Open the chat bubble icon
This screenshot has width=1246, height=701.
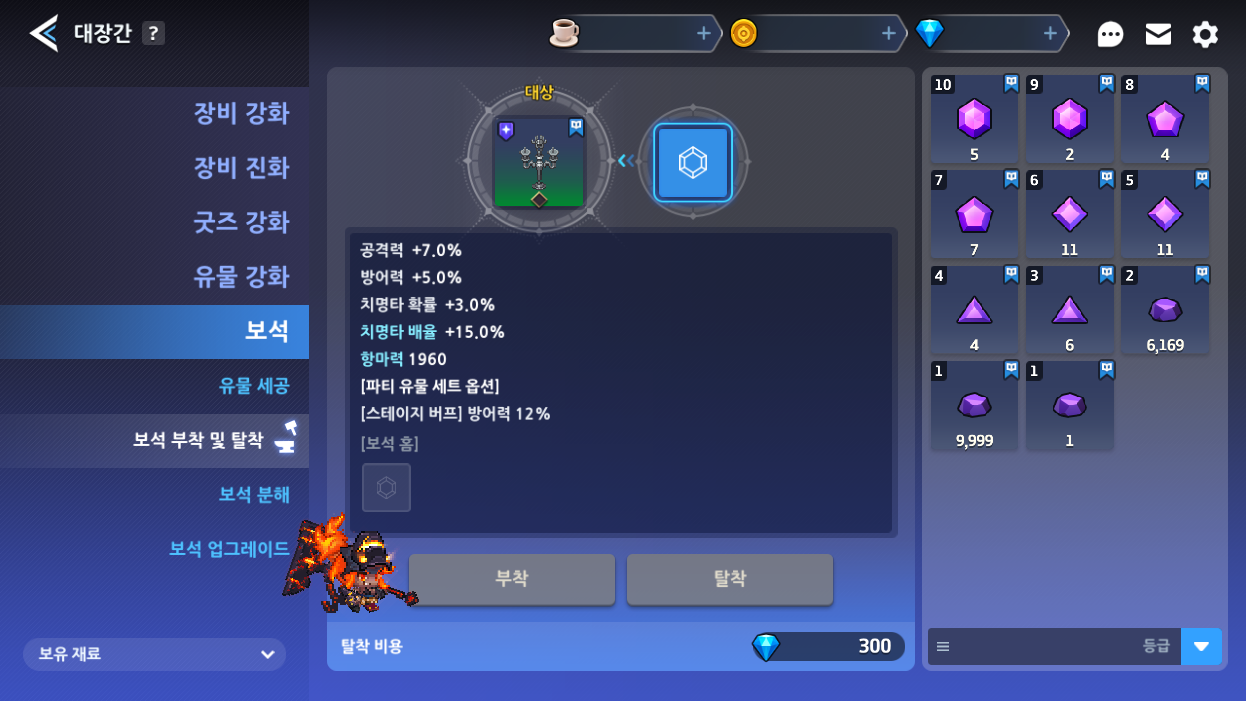click(x=1110, y=35)
